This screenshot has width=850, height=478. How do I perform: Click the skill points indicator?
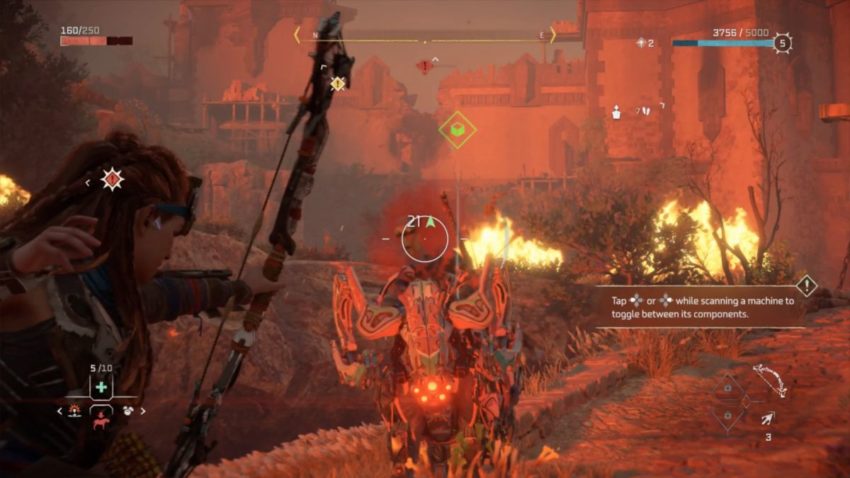(645, 43)
